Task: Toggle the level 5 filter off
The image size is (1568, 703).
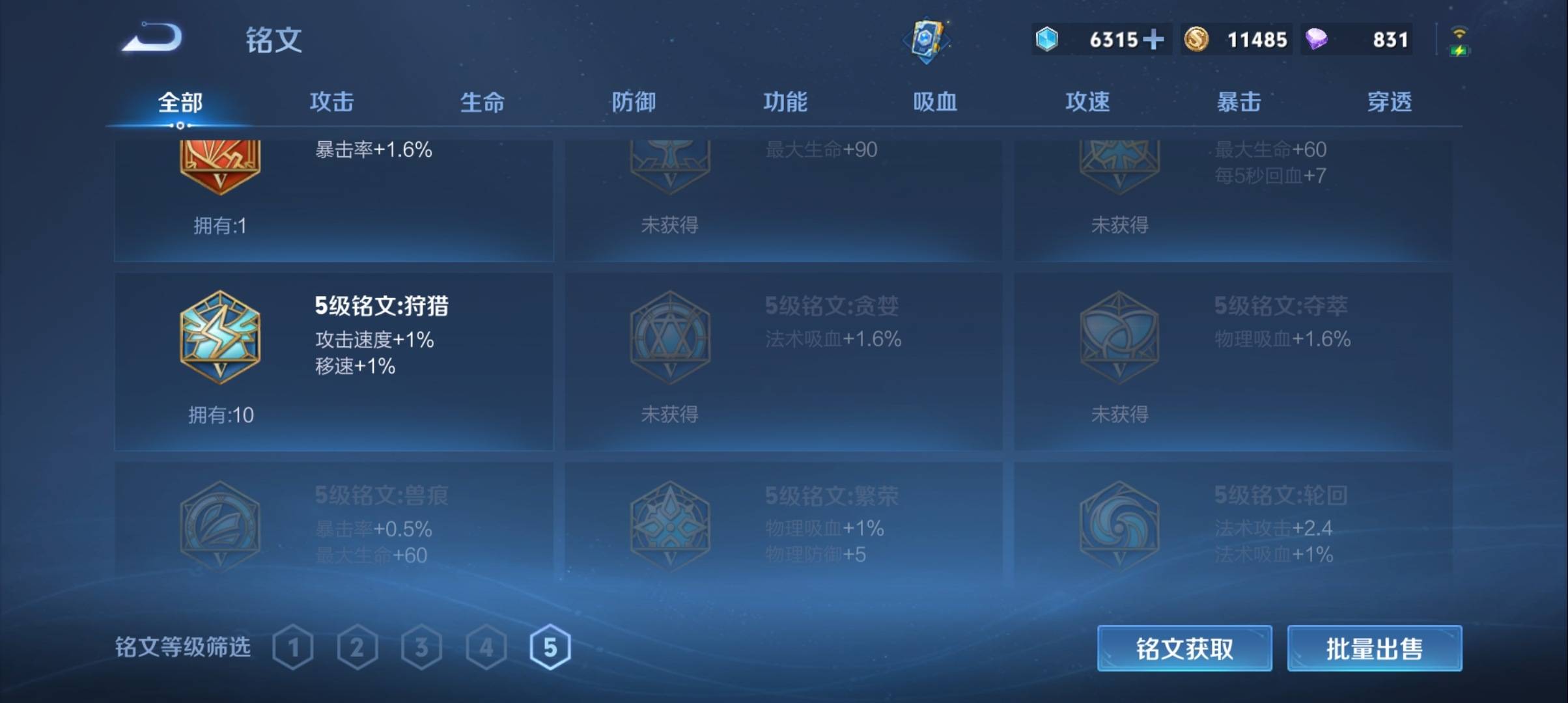Action: (x=550, y=647)
